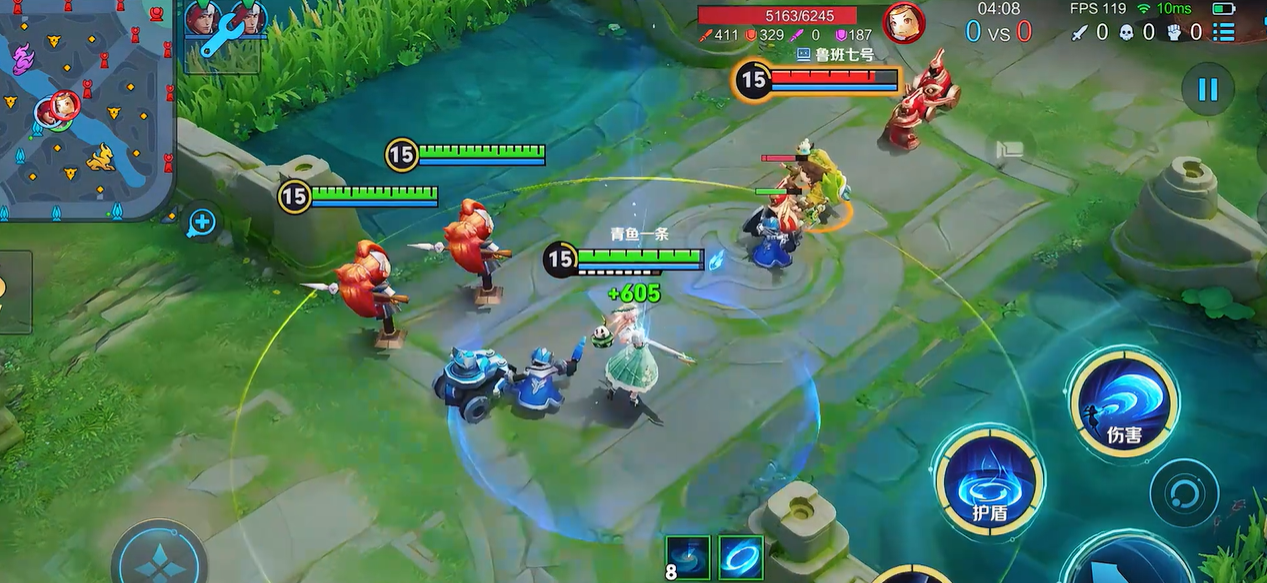Tap the blue plus bubble button
Screen dimensions: 1267x583
point(202,222)
